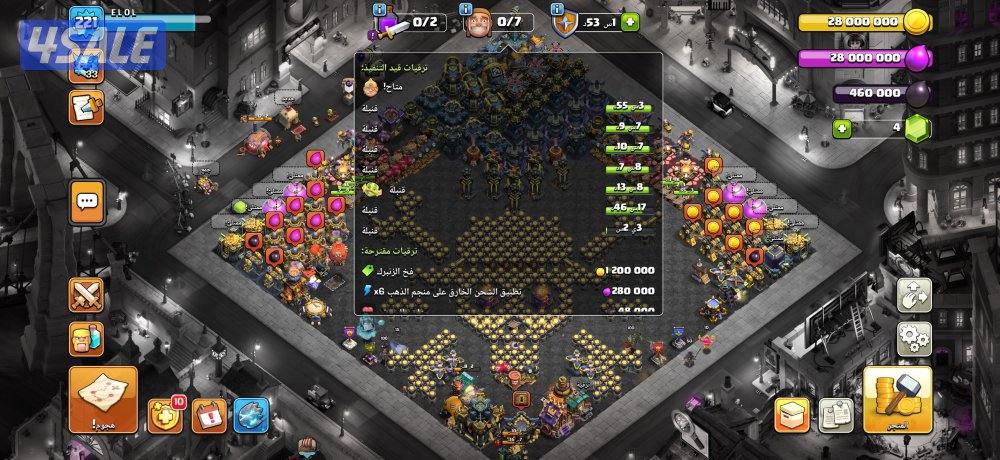This screenshot has width=1000, height=460.
Task: Open the grey notes clipboard button
Action: [x=836, y=414]
